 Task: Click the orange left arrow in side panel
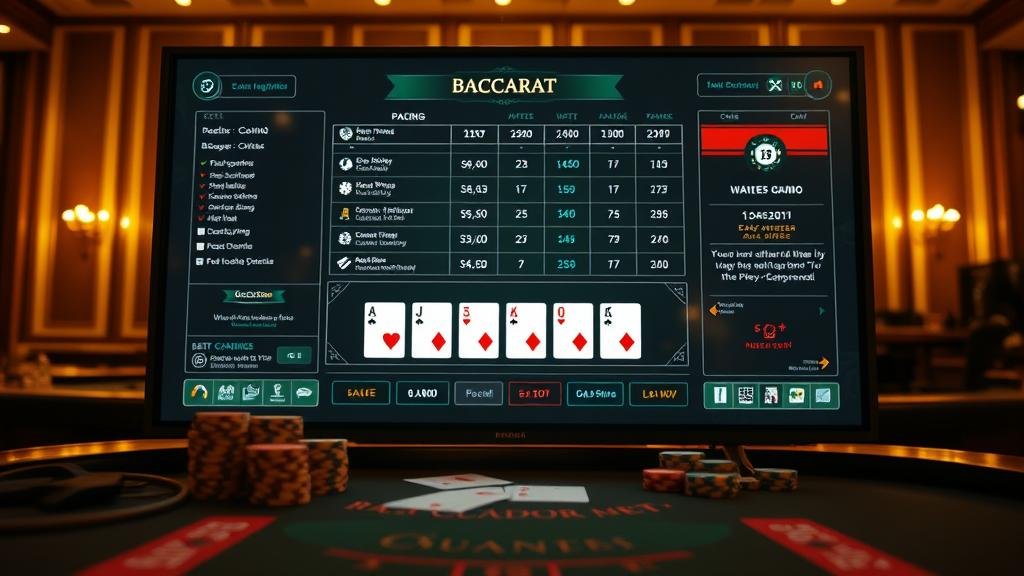point(713,311)
